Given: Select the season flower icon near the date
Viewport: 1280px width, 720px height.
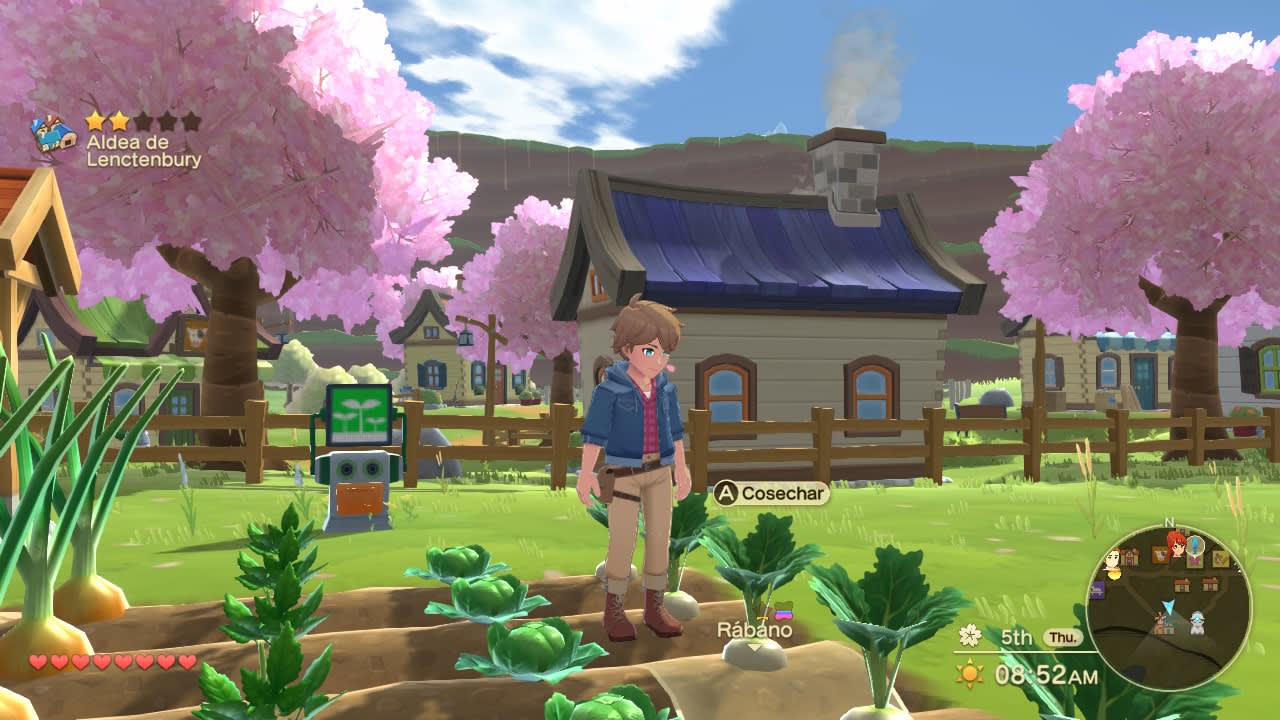Looking at the screenshot, I should point(970,636).
